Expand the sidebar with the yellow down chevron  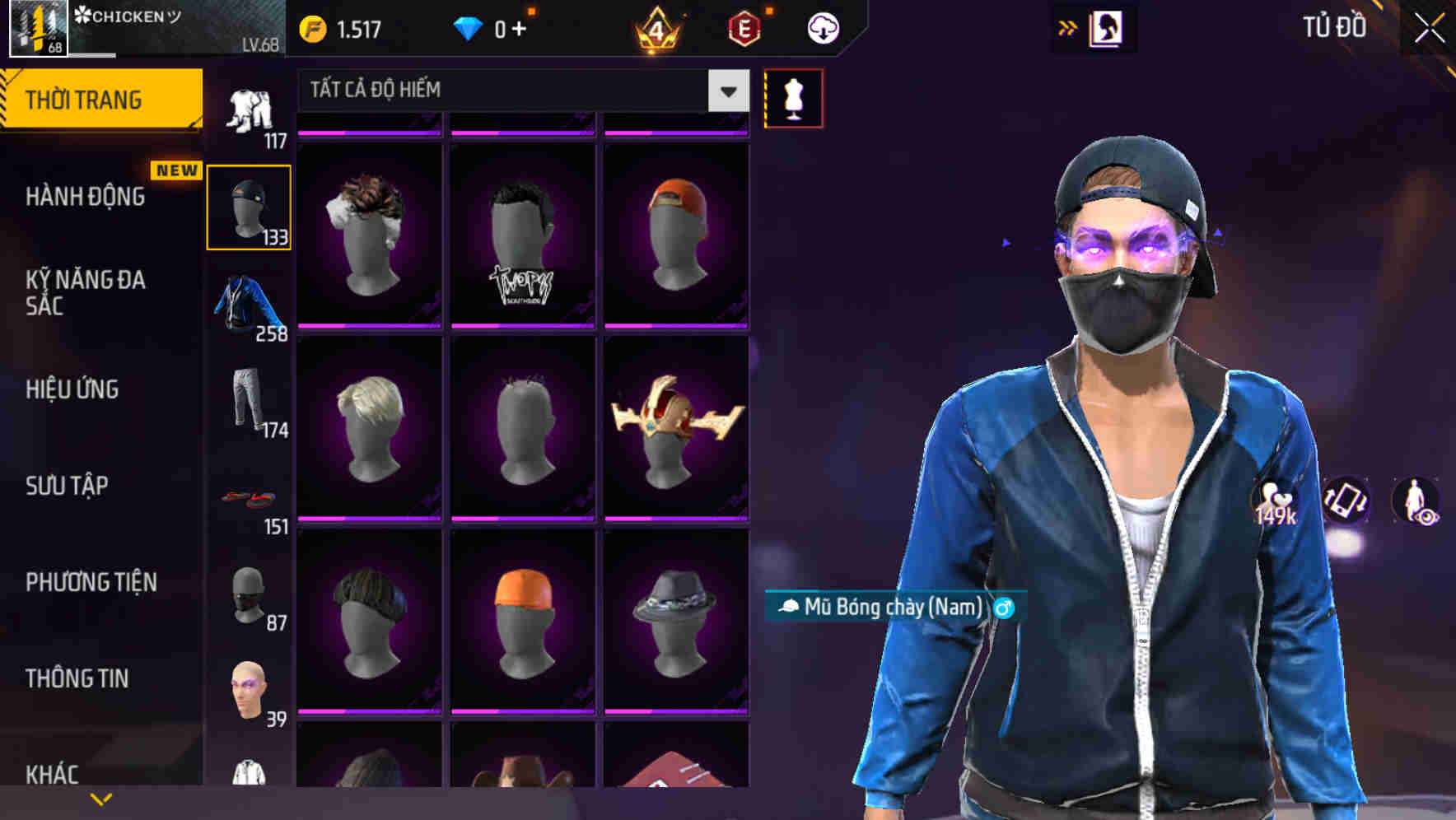[x=100, y=797]
